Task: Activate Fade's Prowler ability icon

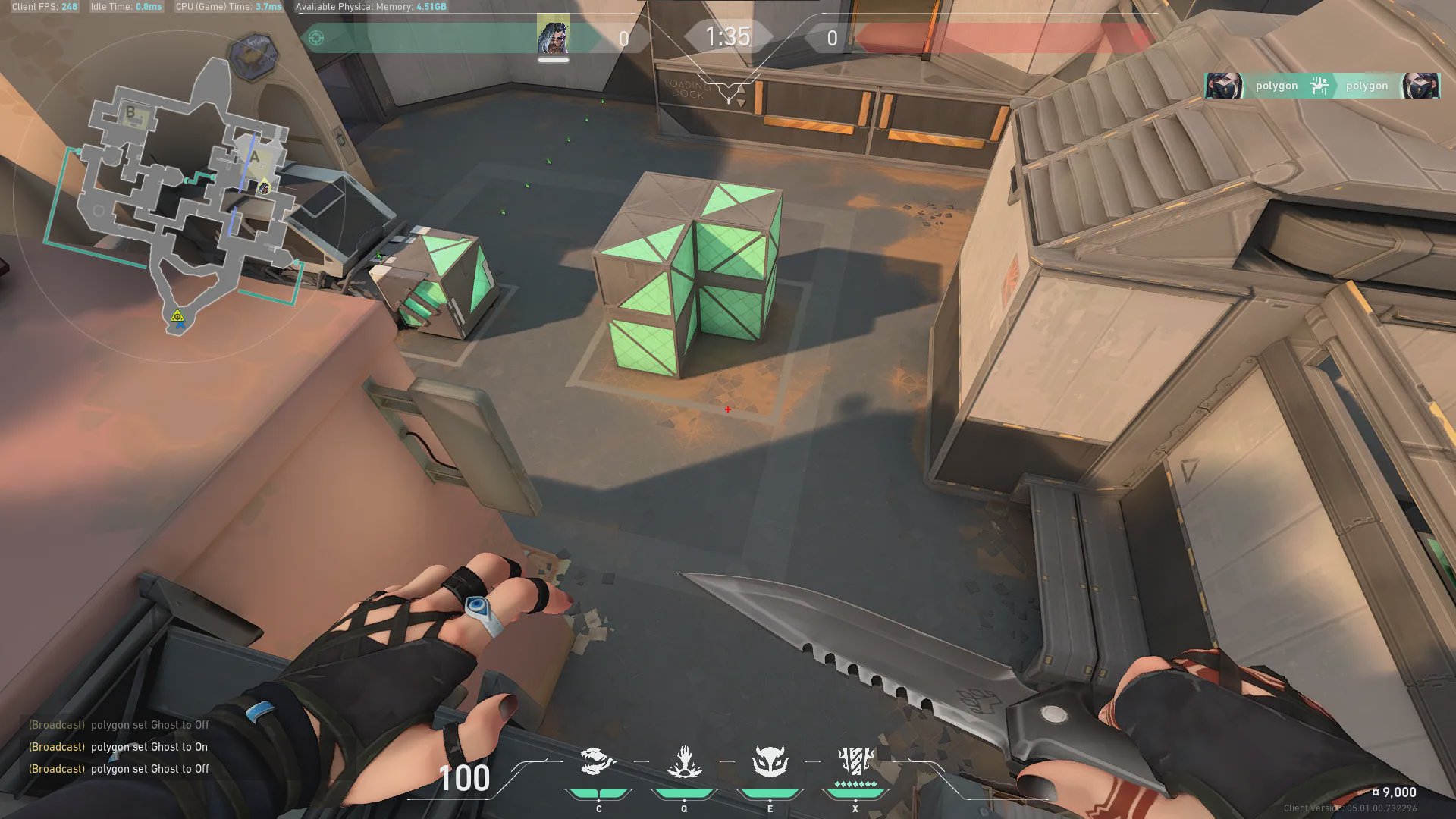Action: [598, 762]
